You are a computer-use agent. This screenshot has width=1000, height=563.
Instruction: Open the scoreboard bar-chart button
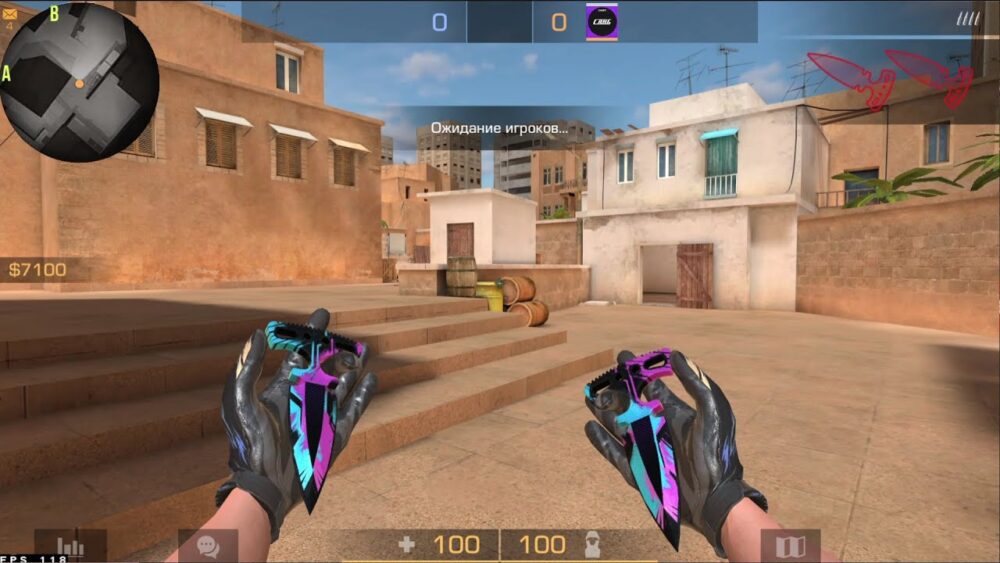(70, 546)
